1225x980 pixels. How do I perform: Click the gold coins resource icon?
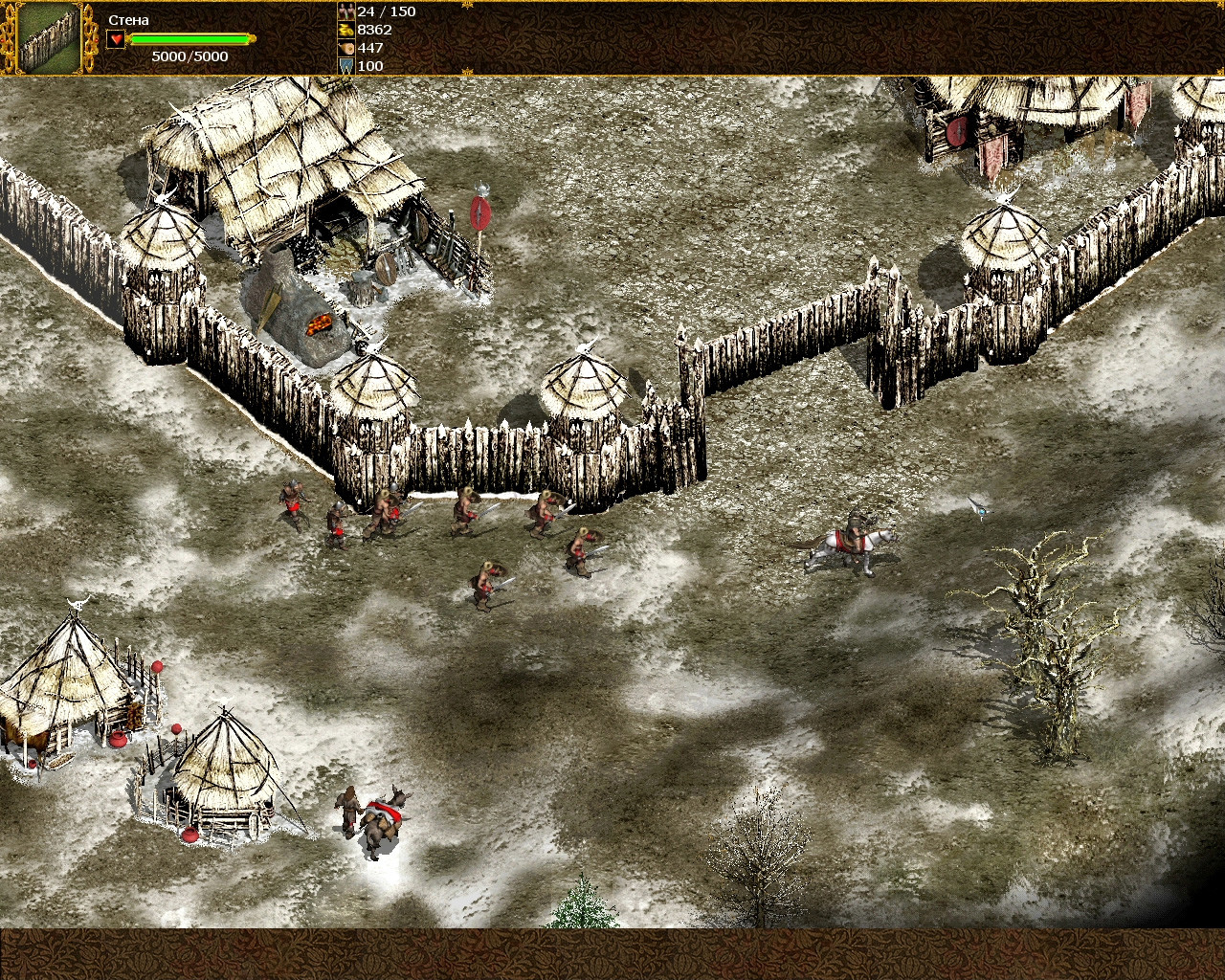tap(346, 30)
